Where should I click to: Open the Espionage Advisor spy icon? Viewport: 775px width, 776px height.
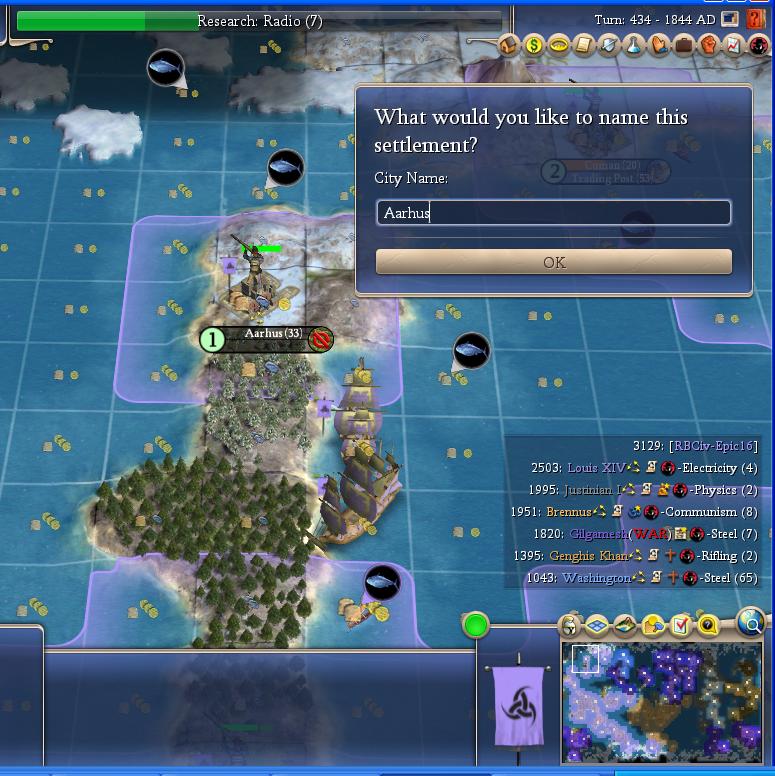click(x=758, y=45)
